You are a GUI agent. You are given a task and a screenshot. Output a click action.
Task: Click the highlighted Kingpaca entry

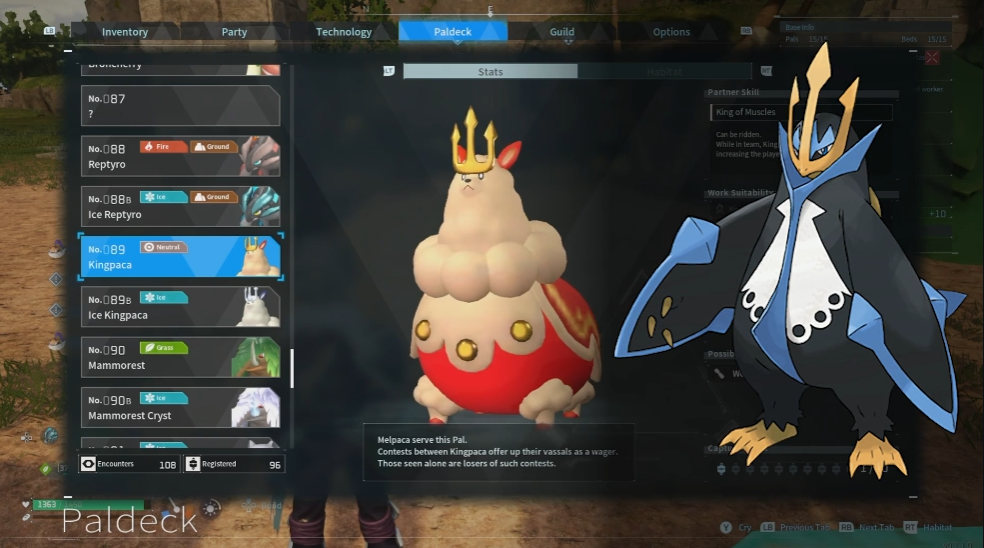pos(180,256)
